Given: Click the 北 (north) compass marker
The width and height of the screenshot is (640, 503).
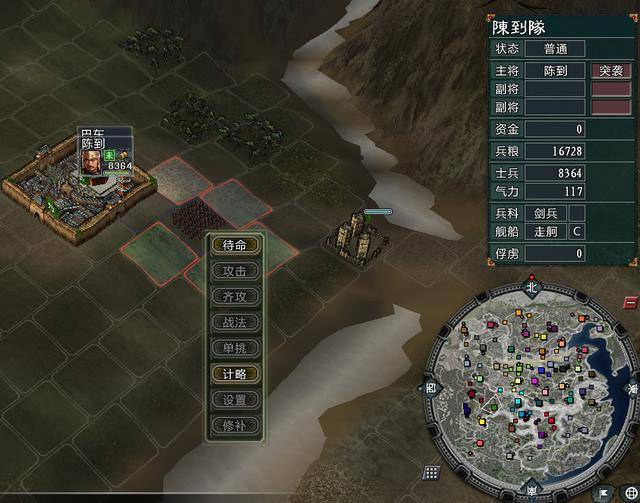Looking at the screenshot, I should point(532,286).
